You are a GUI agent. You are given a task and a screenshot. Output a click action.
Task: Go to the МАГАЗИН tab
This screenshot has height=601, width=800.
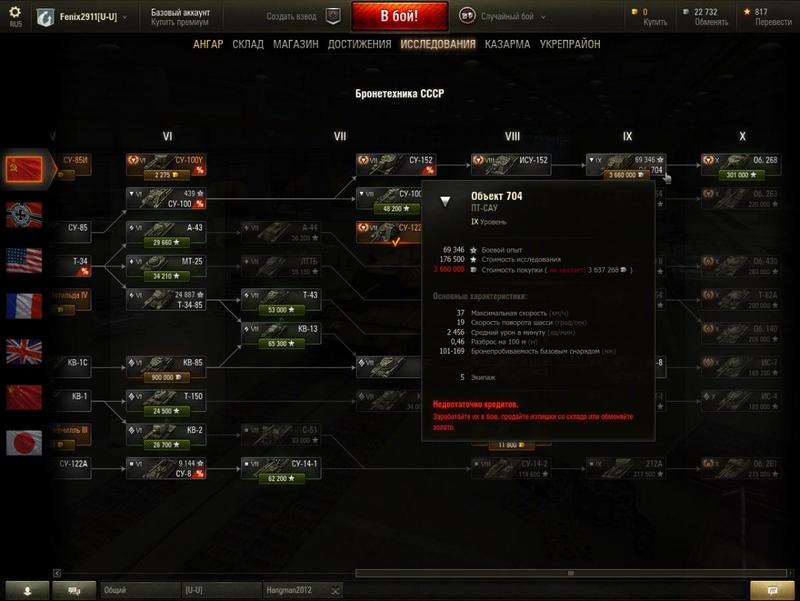click(x=295, y=45)
